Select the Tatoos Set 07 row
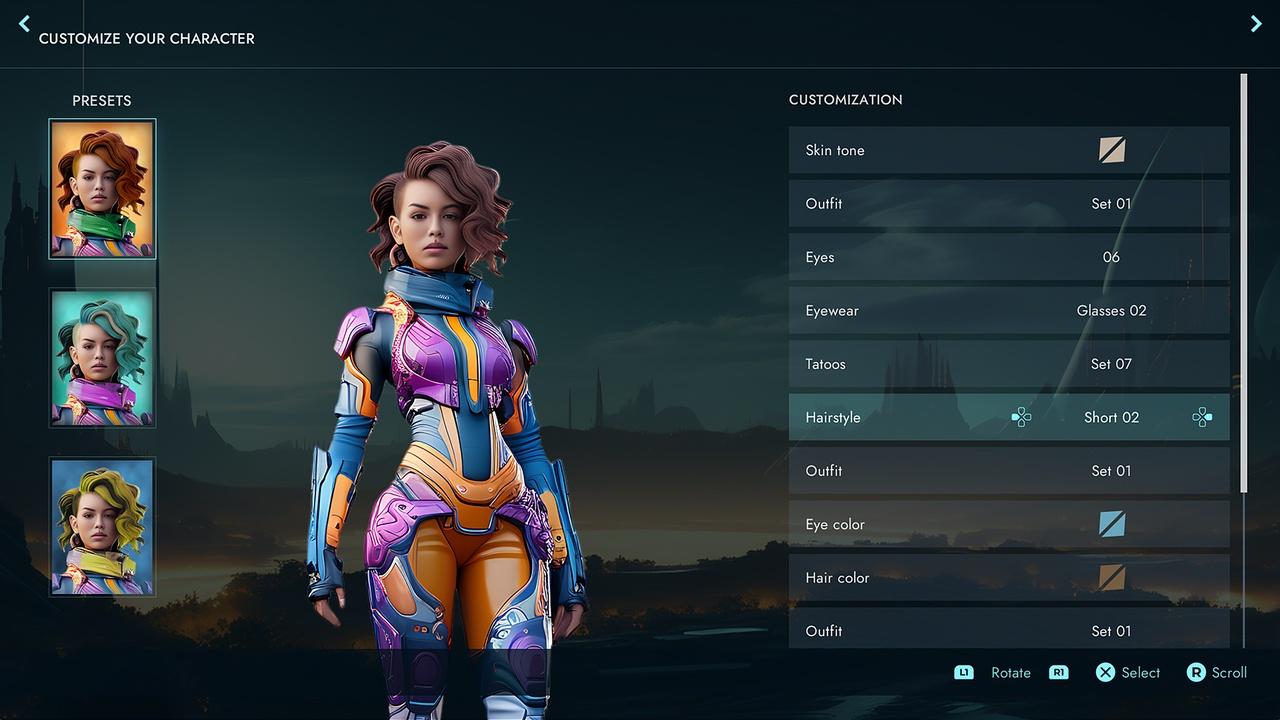Image resolution: width=1280 pixels, height=720 pixels. click(1008, 364)
